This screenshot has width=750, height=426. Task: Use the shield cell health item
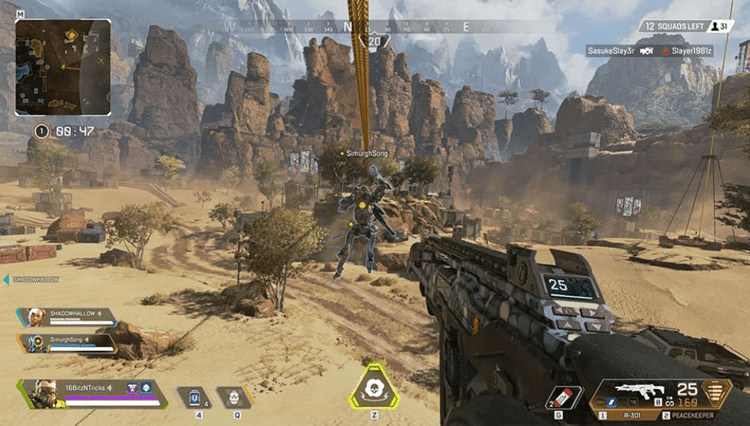click(197, 397)
